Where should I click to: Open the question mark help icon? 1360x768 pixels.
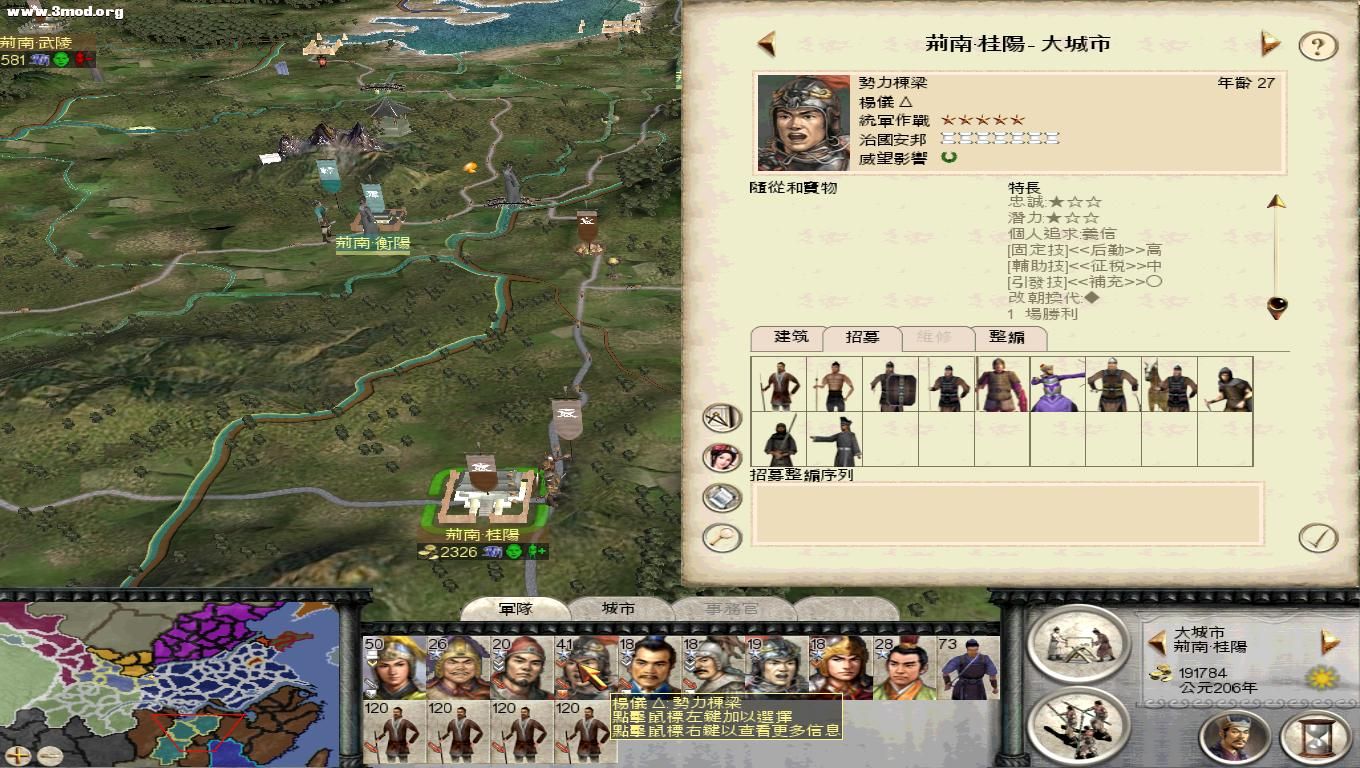[1317, 44]
